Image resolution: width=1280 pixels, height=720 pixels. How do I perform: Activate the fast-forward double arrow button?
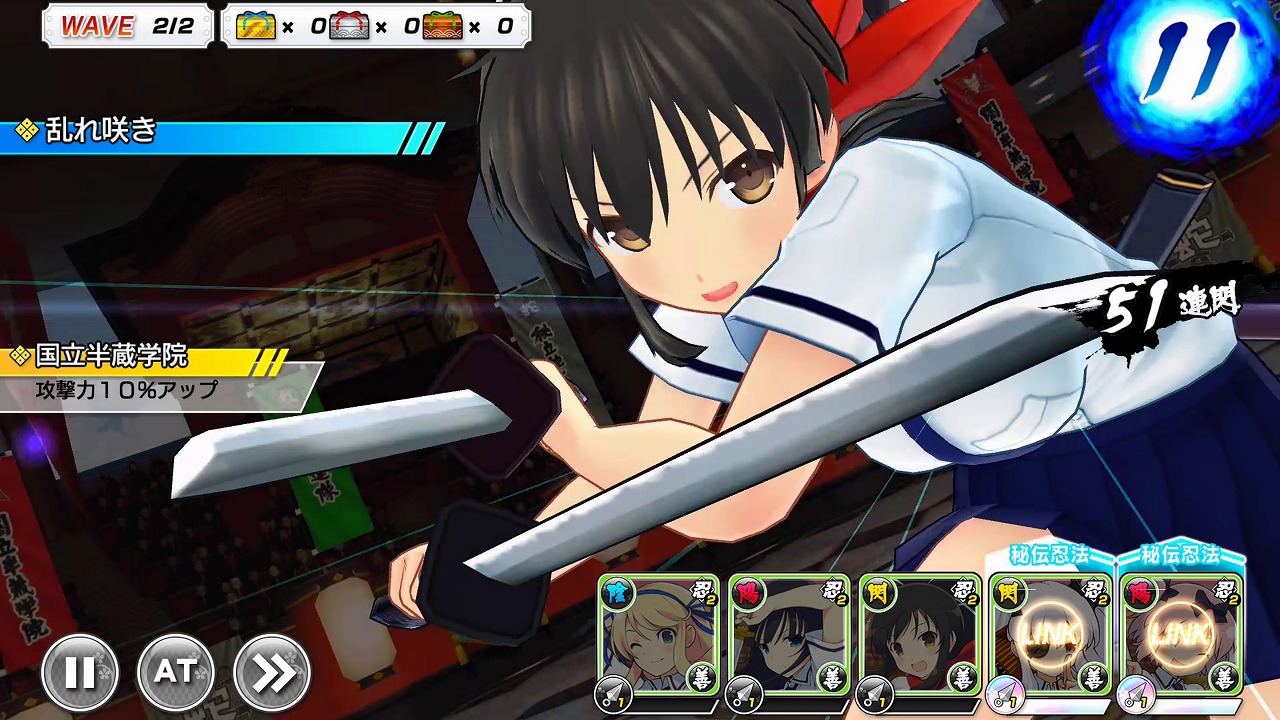272,673
